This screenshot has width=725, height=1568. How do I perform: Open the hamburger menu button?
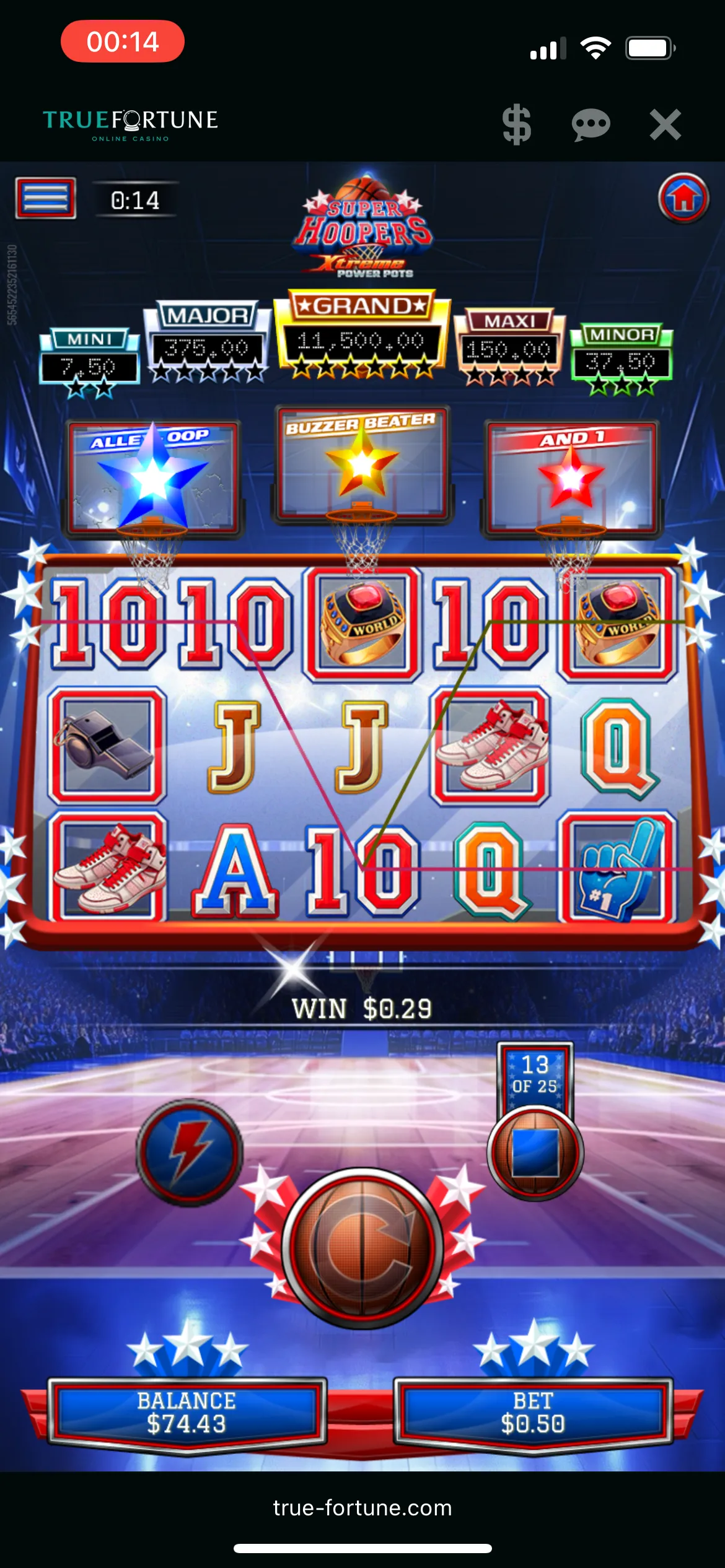pyautogui.click(x=46, y=198)
